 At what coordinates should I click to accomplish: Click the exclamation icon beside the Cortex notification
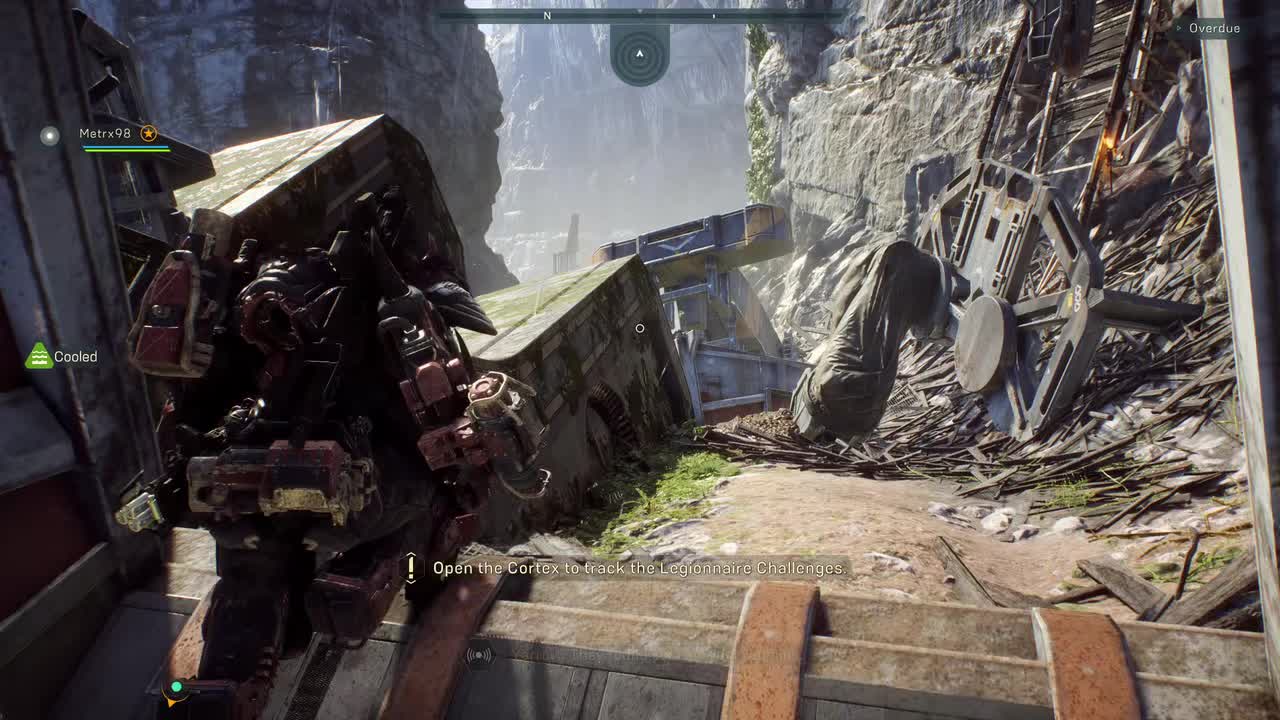(413, 568)
